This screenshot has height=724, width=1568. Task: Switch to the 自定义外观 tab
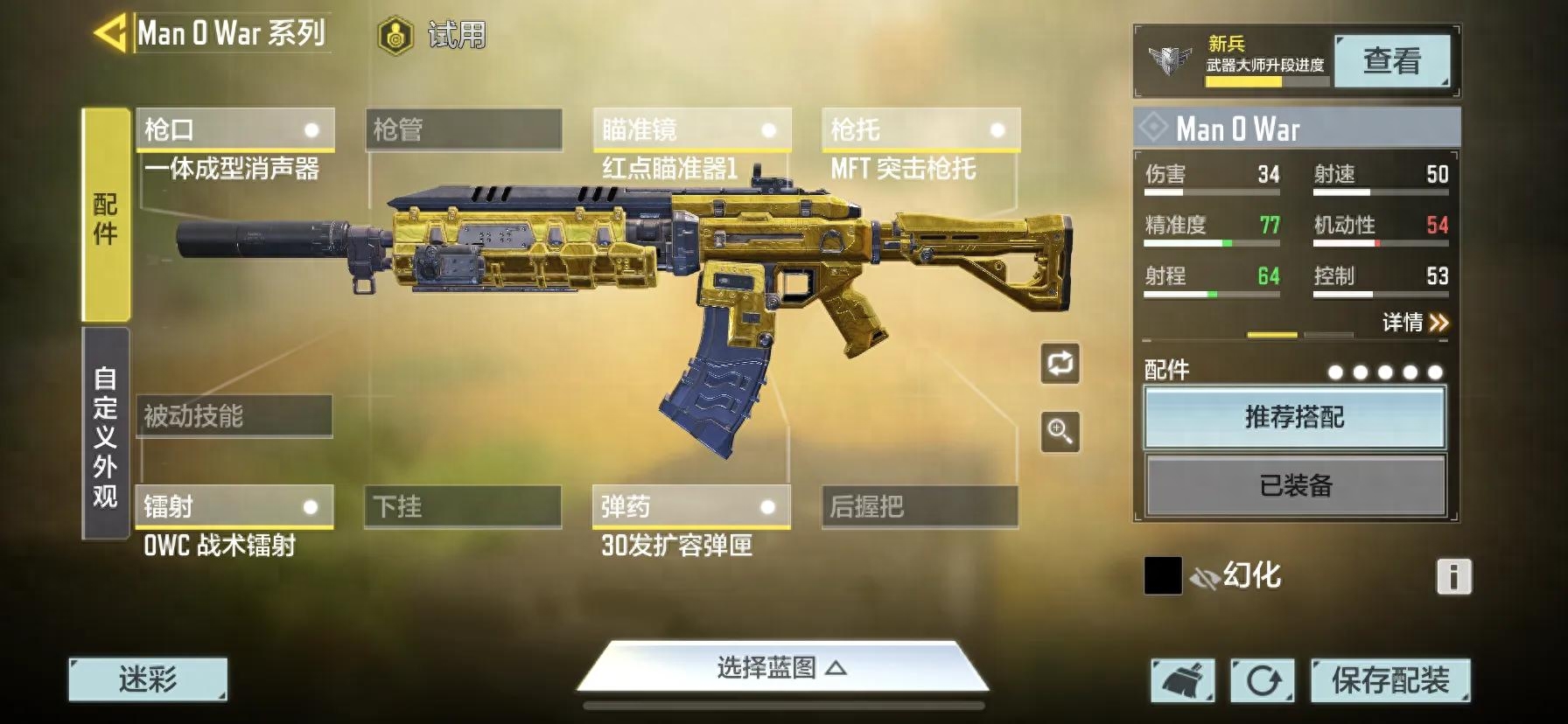coord(106,435)
